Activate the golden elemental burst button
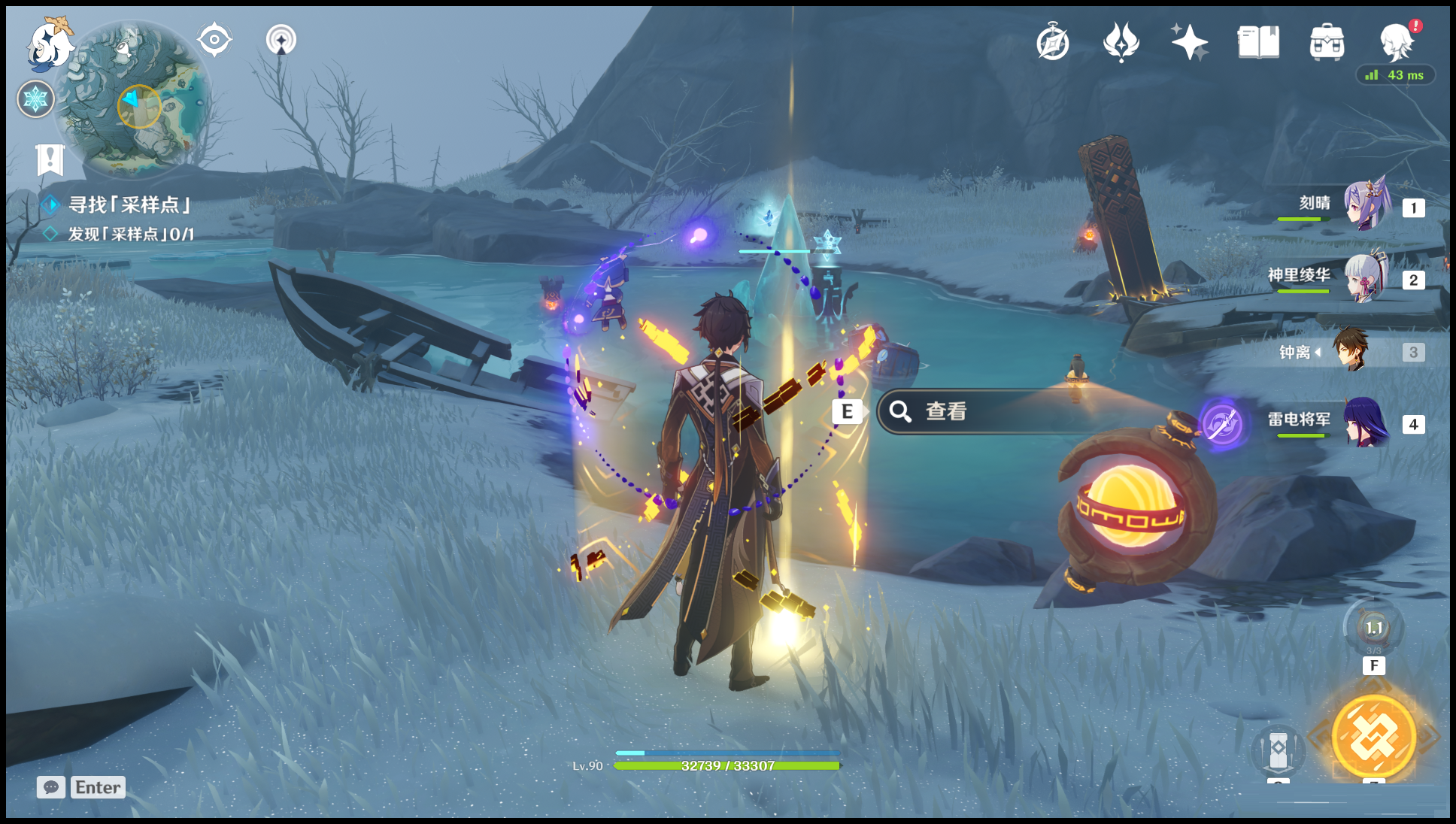This screenshot has height=824, width=1456. click(x=1373, y=737)
